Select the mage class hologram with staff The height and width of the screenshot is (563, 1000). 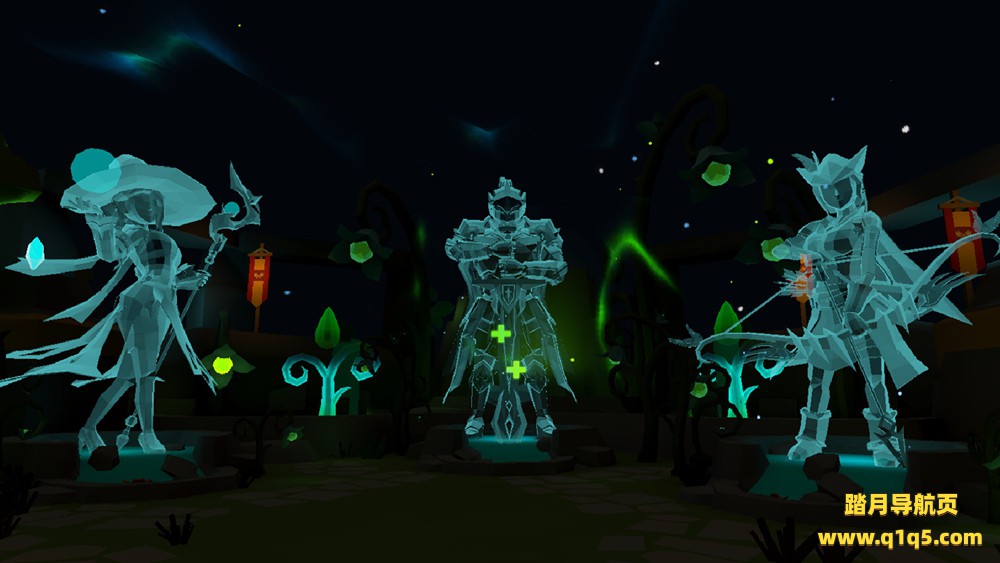[135, 300]
